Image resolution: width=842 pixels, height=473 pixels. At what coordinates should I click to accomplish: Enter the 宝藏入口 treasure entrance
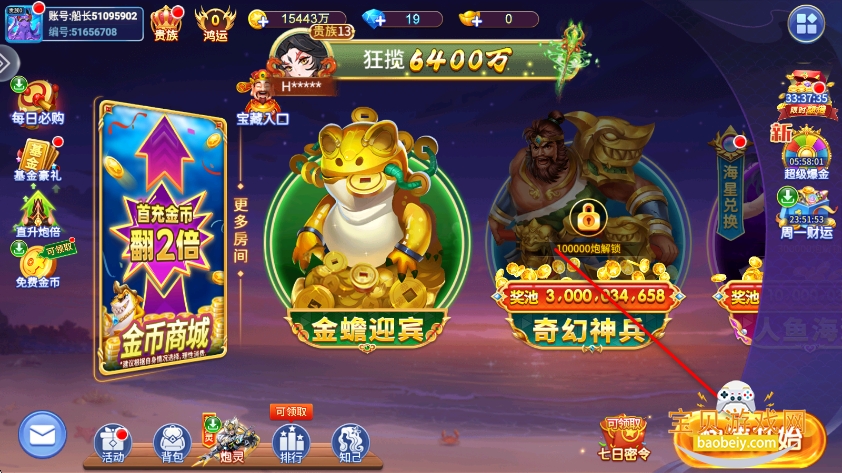[x=262, y=98]
